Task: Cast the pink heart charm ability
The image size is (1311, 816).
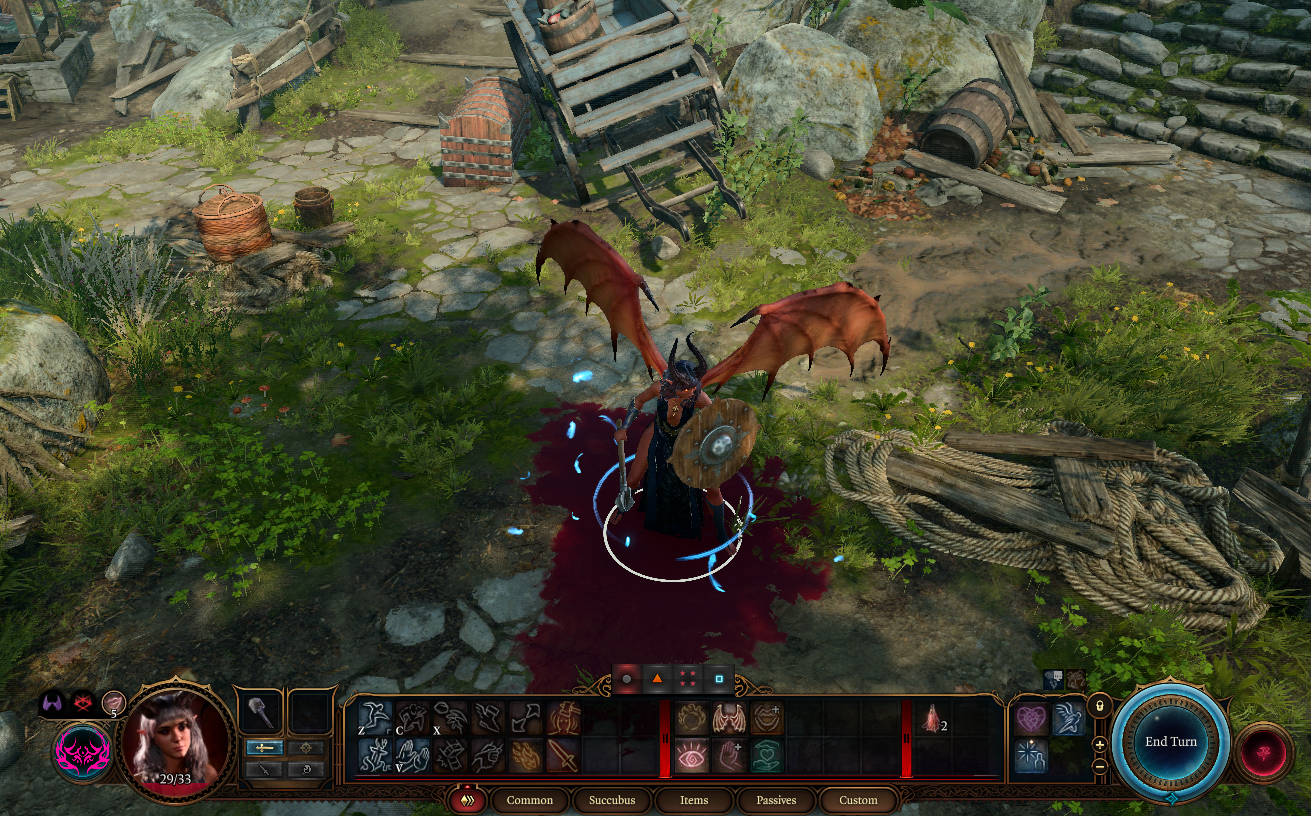Action: 1031,718
